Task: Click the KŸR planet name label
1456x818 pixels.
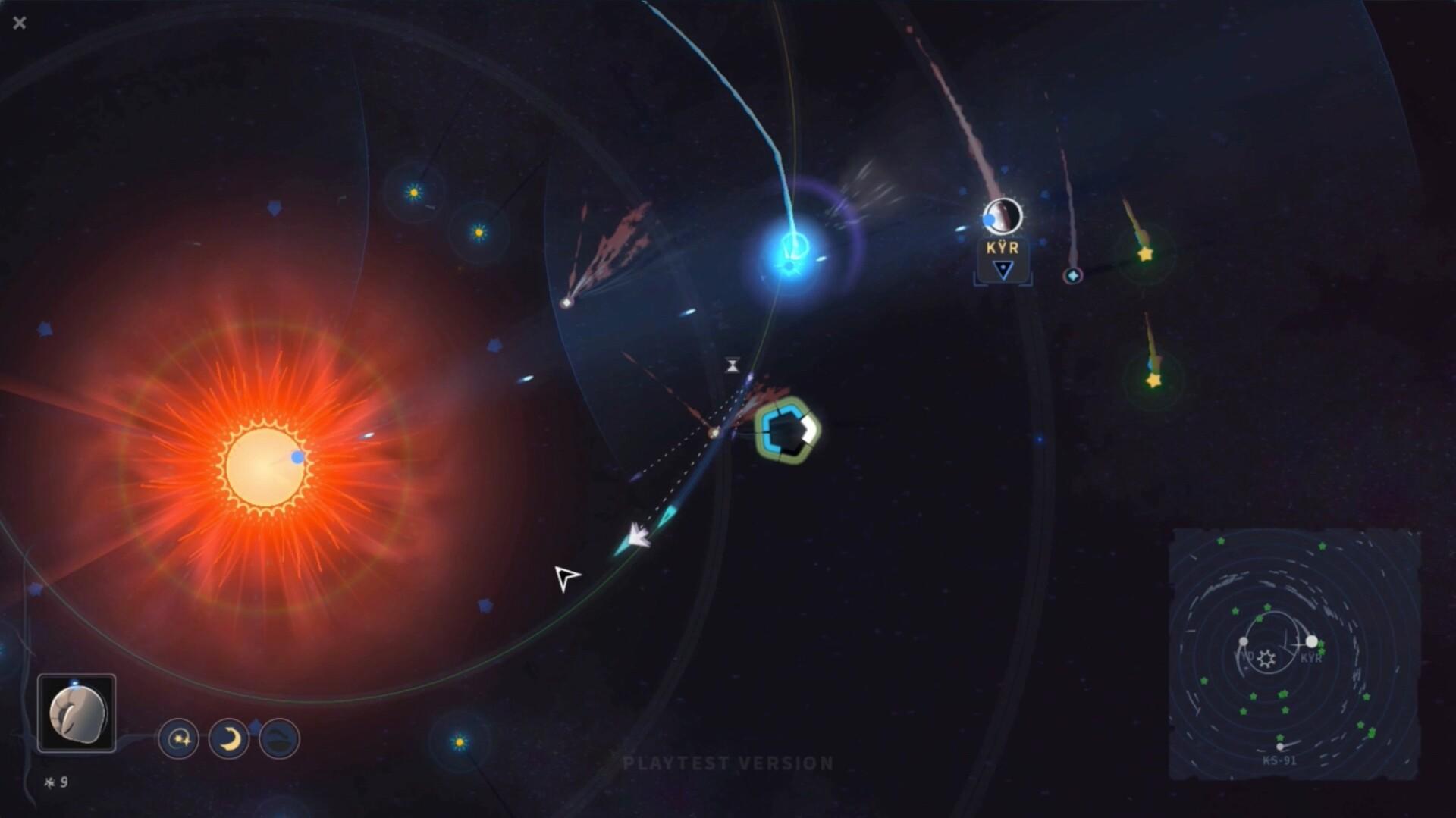Action: [1003, 247]
